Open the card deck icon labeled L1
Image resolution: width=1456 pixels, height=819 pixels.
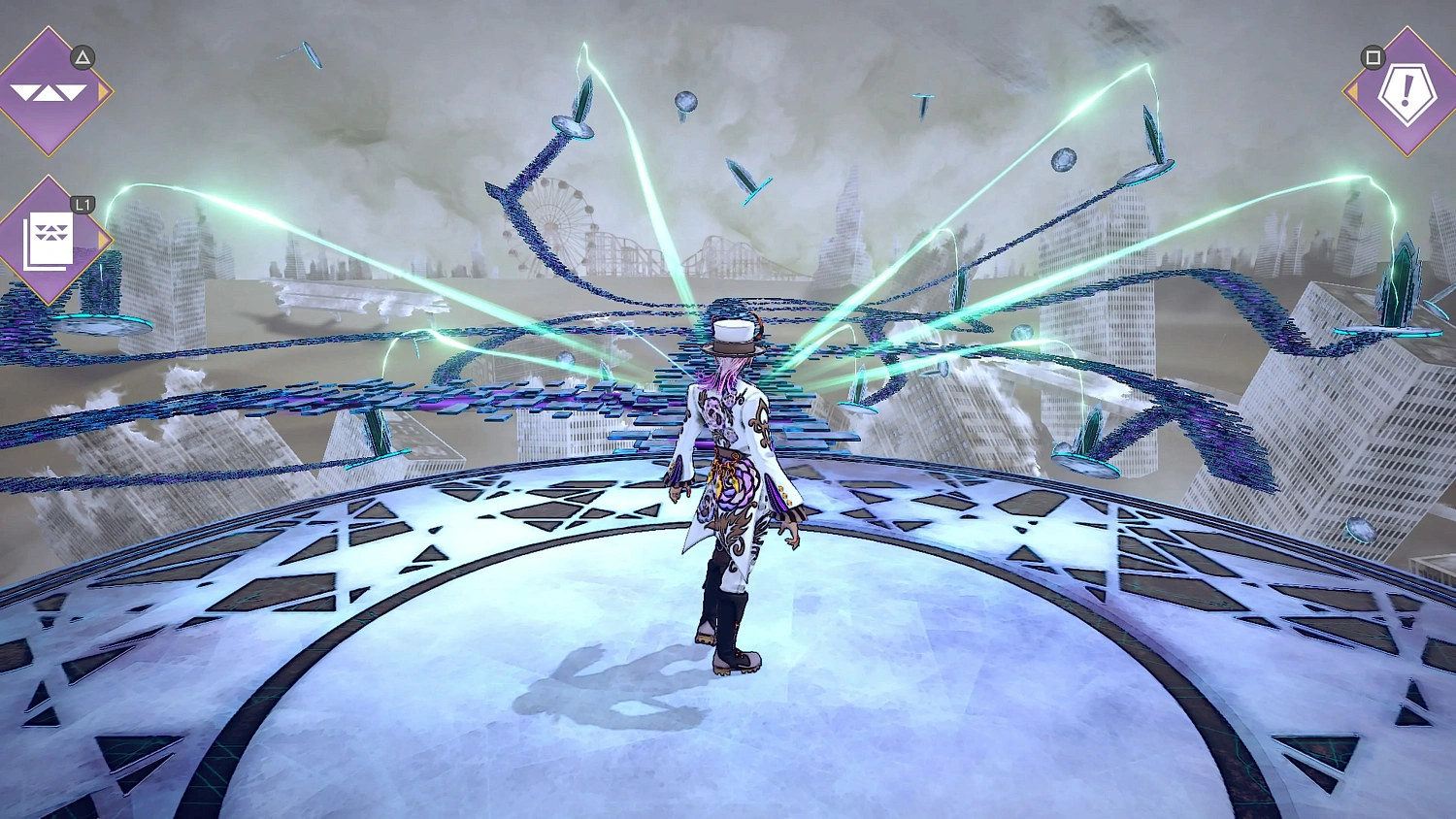point(50,241)
